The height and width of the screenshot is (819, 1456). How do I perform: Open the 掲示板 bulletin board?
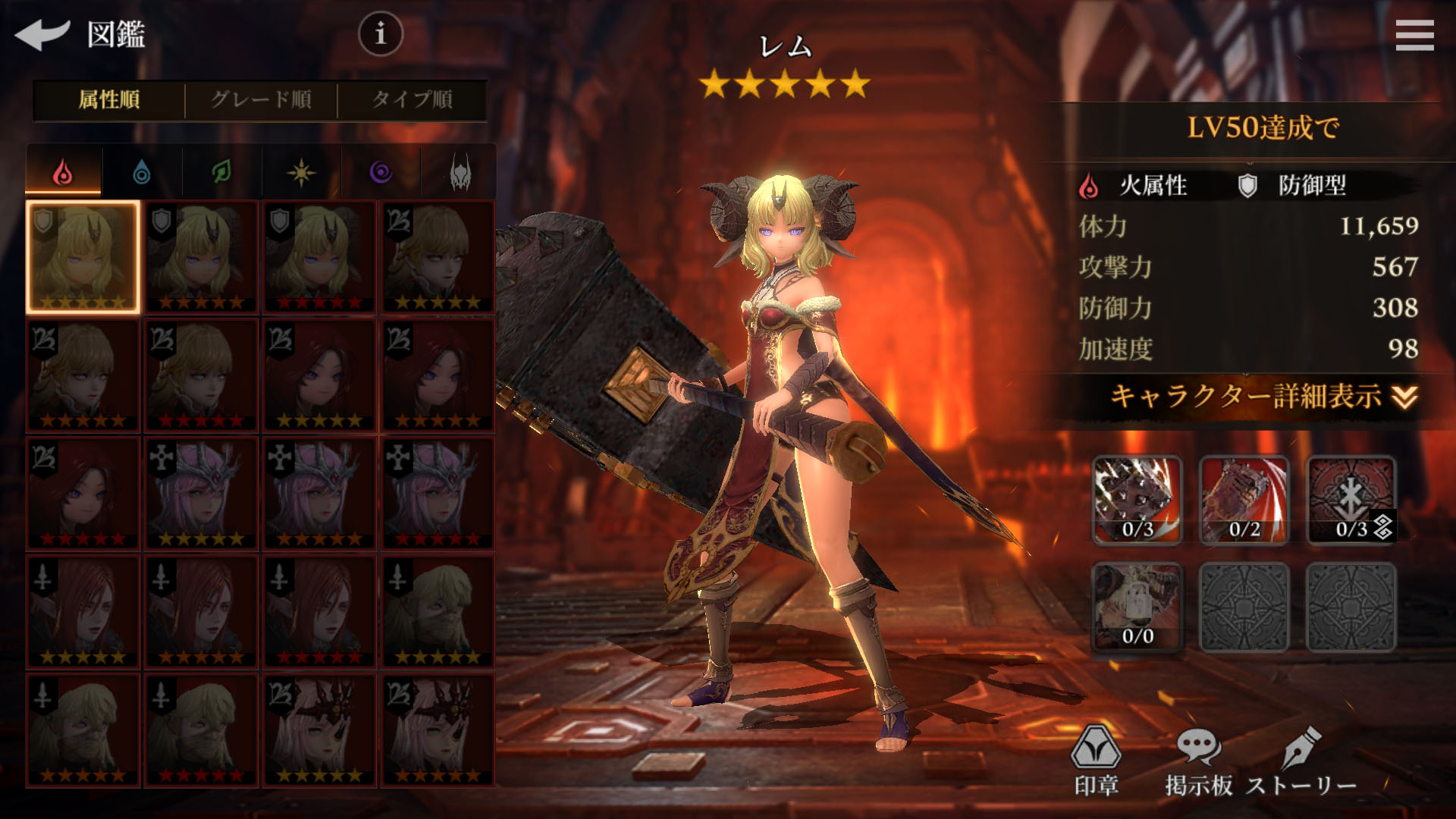click(1198, 760)
